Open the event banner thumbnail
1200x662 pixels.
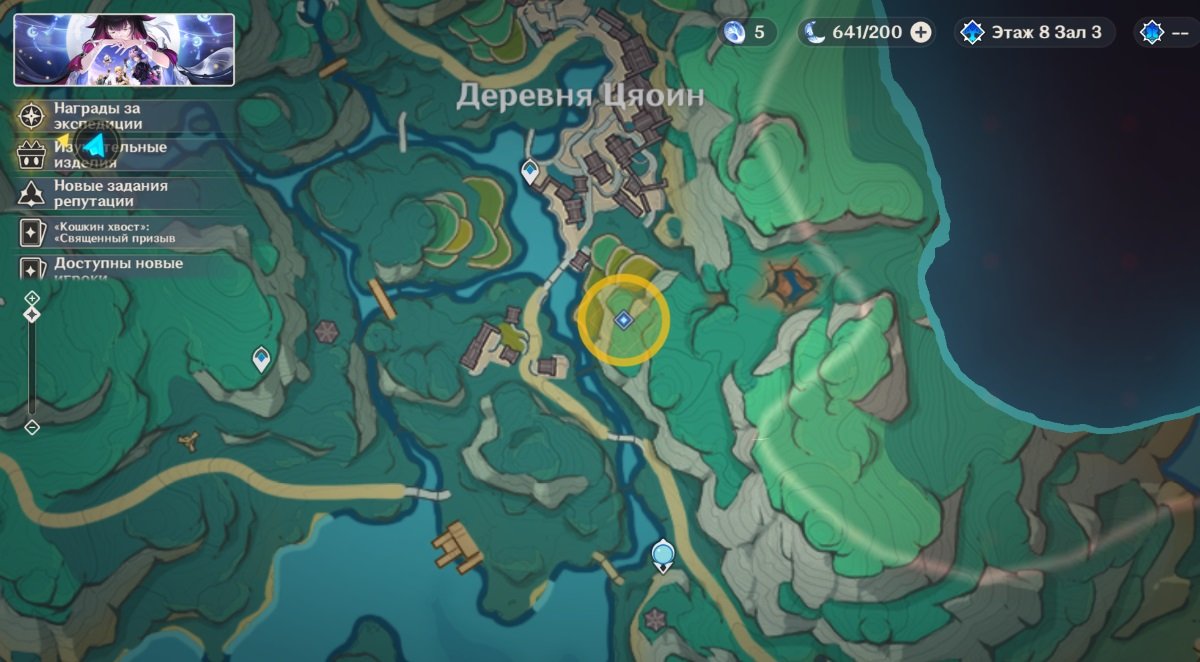[x=124, y=49]
